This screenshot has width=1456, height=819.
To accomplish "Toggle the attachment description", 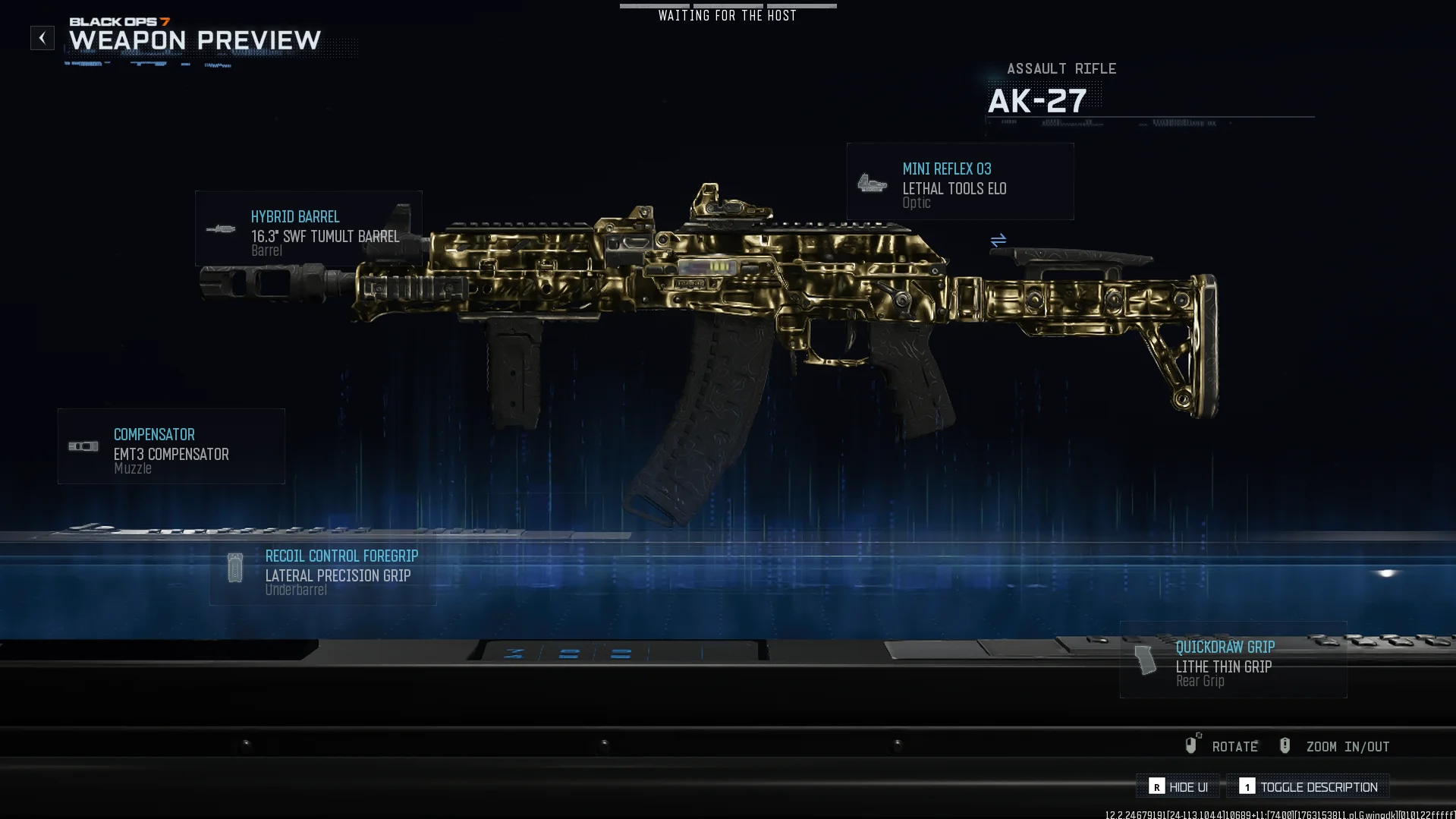I will 1308,786.
